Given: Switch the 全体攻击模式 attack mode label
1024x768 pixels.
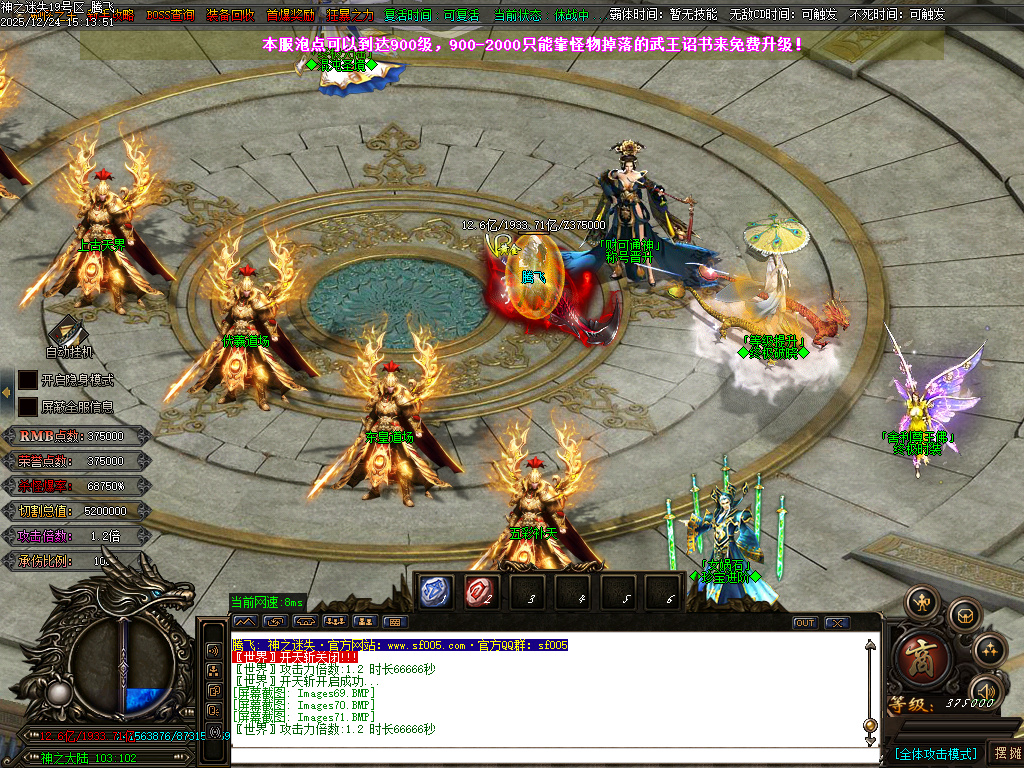Looking at the screenshot, I should tap(935, 753).
